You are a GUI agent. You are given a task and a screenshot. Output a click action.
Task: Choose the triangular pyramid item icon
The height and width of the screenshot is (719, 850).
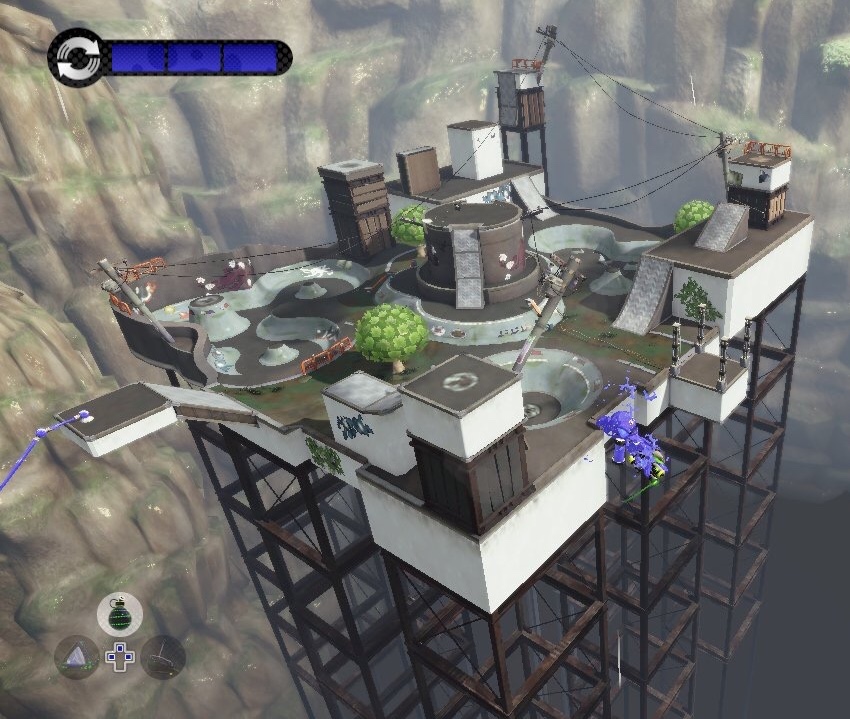coord(77,657)
